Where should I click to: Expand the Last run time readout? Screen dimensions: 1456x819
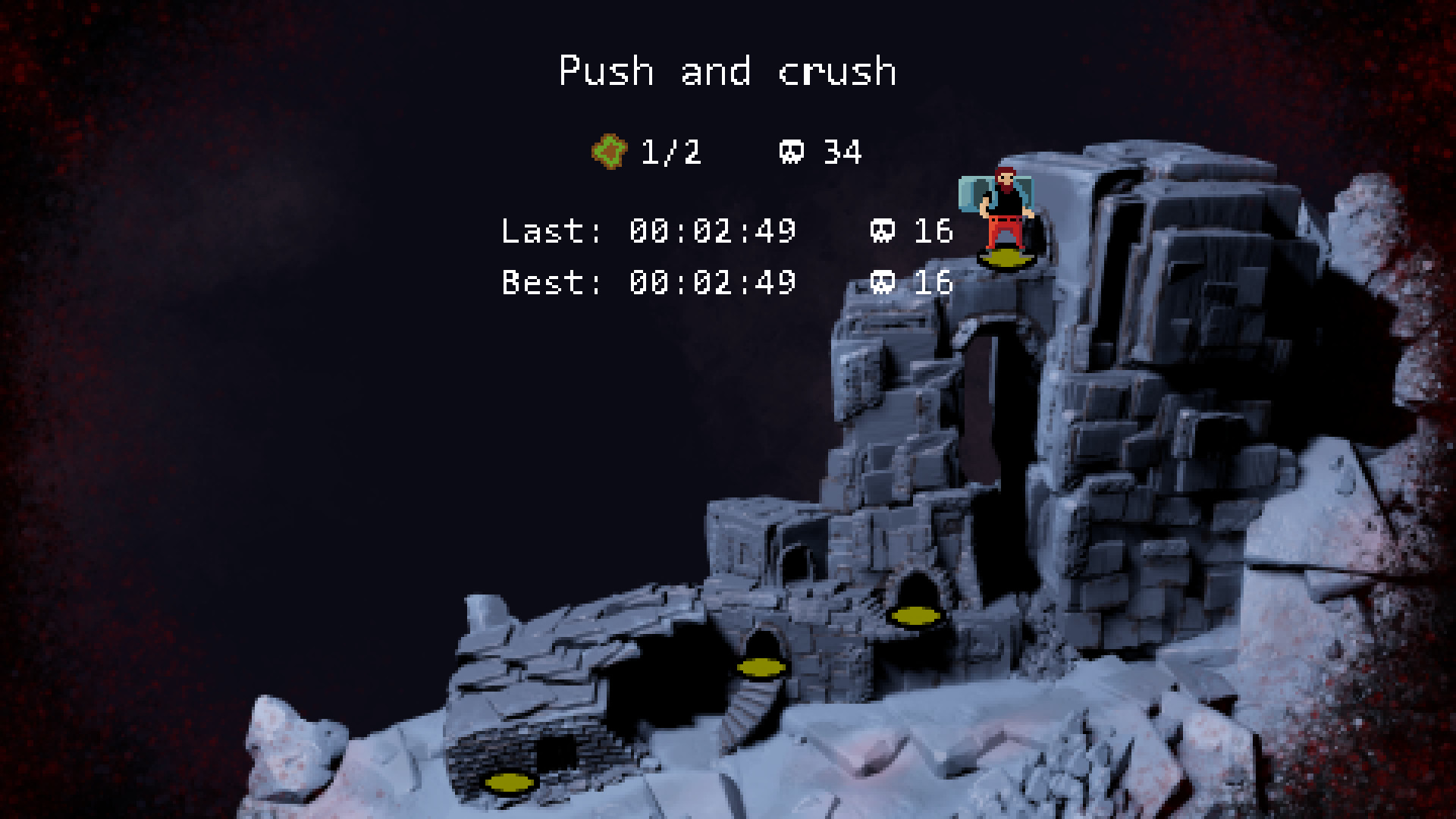713,232
